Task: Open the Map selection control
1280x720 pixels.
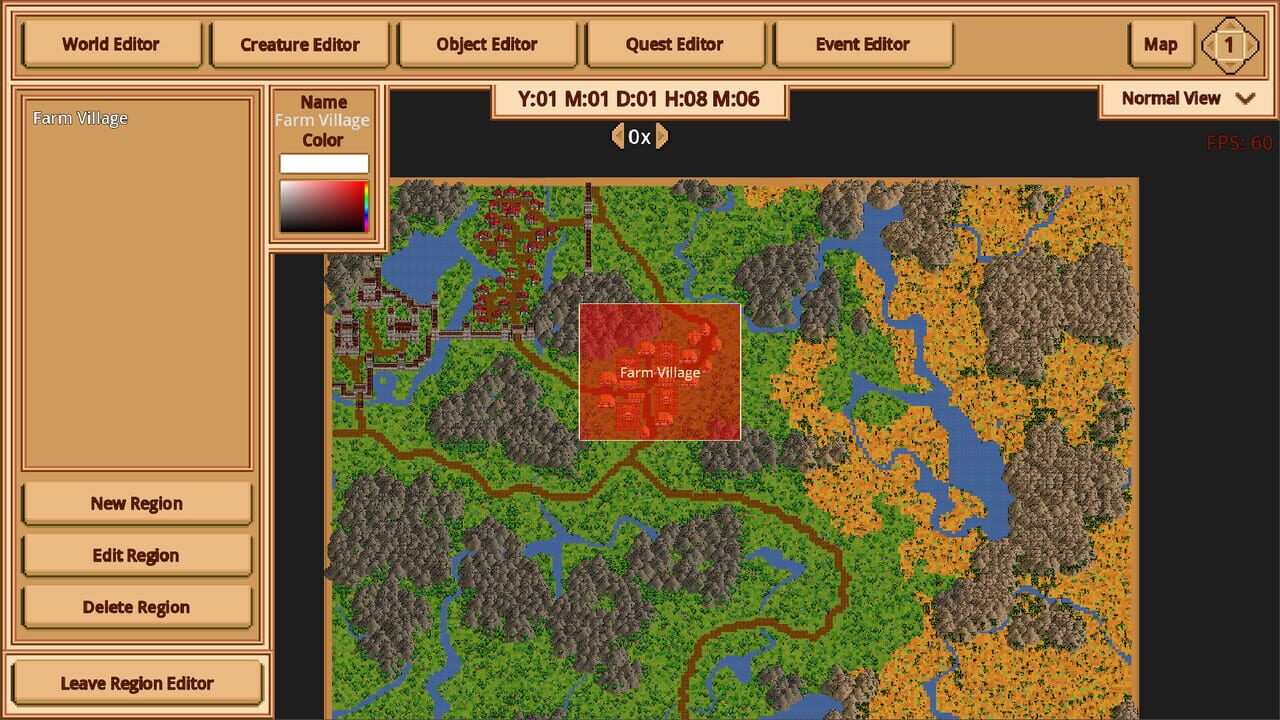Action: pyautogui.click(x=1160, y=44)
